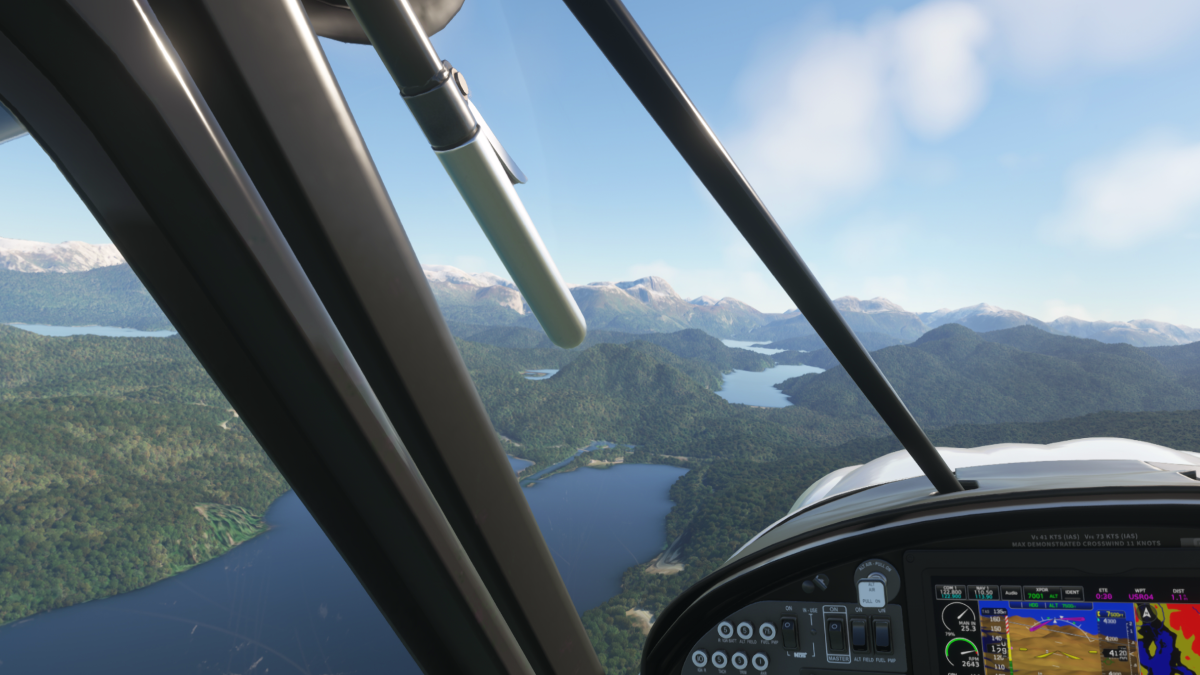Tap the COM 1 frequency button
Screen dimensions: 1200x675
pyautogui.click(x=950, y=593)
